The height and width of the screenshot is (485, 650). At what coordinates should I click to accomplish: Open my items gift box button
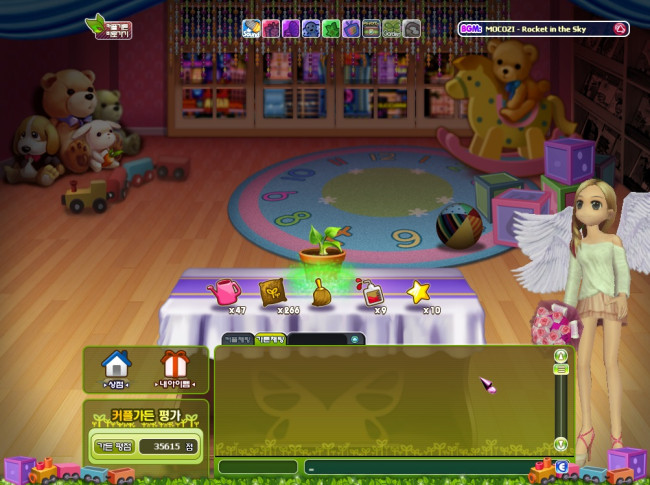tap(174, 368)
